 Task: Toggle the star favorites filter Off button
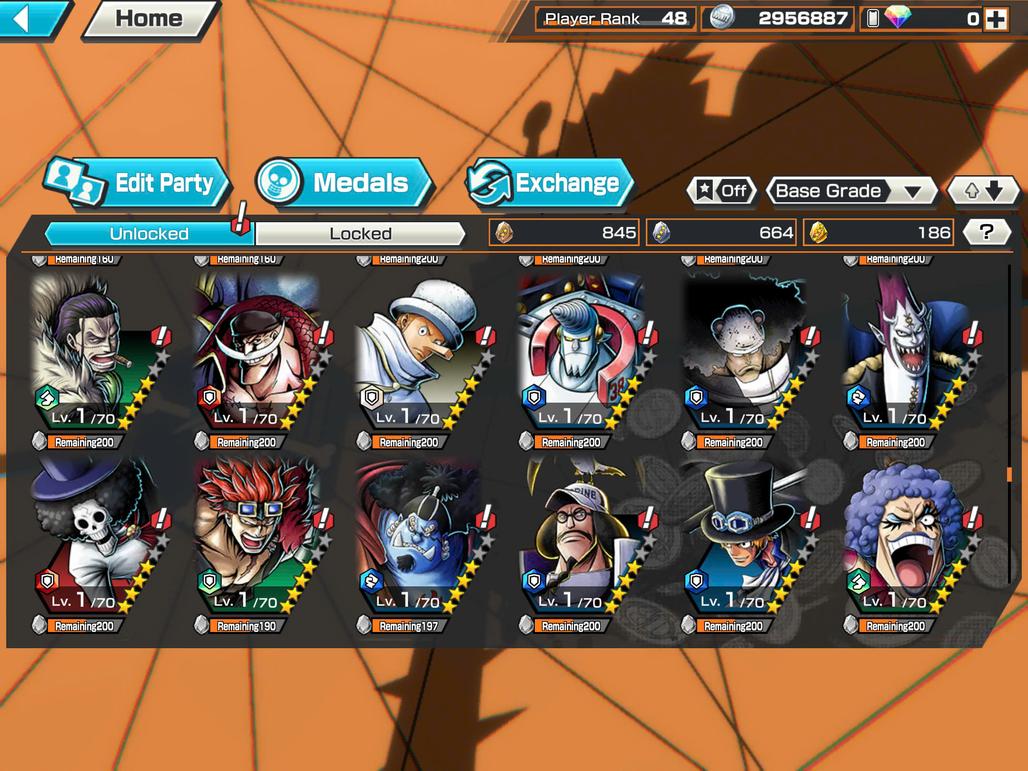click(x=721, y=191)
